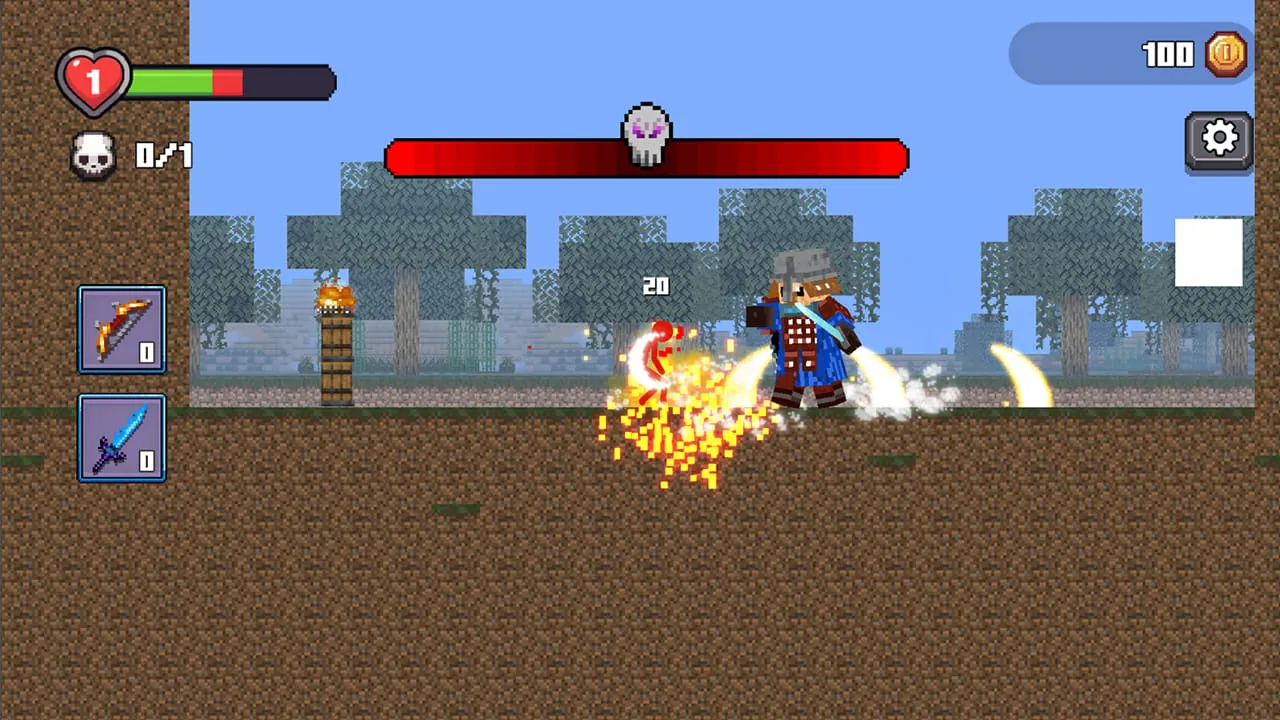Image resolution: width=1280 pixels, height=720 pixels.
Task: Open the settings gear menu
Action: click(1219, 138)
